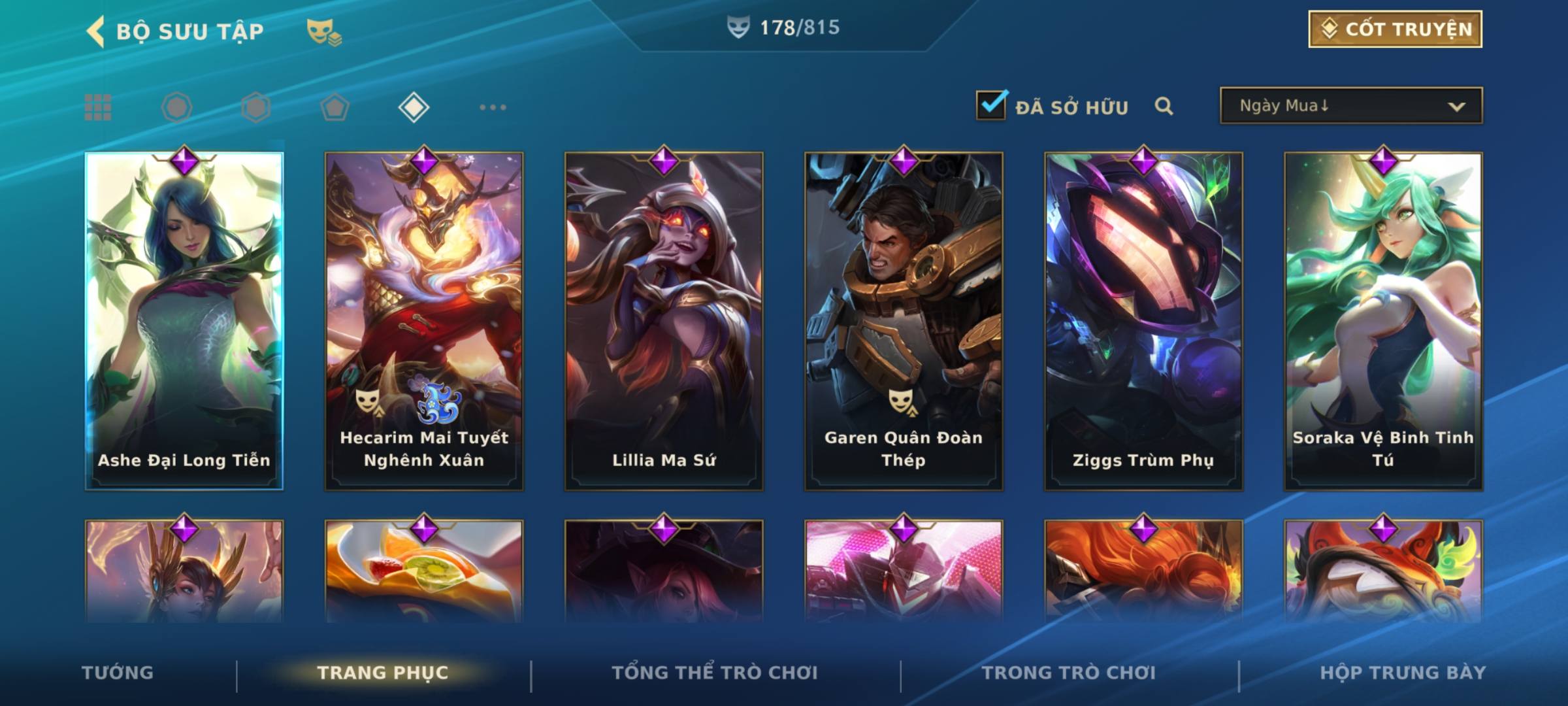Open the Cốt Truyện button
This screenshot has width=1568, height=706.
[1395, 29]
